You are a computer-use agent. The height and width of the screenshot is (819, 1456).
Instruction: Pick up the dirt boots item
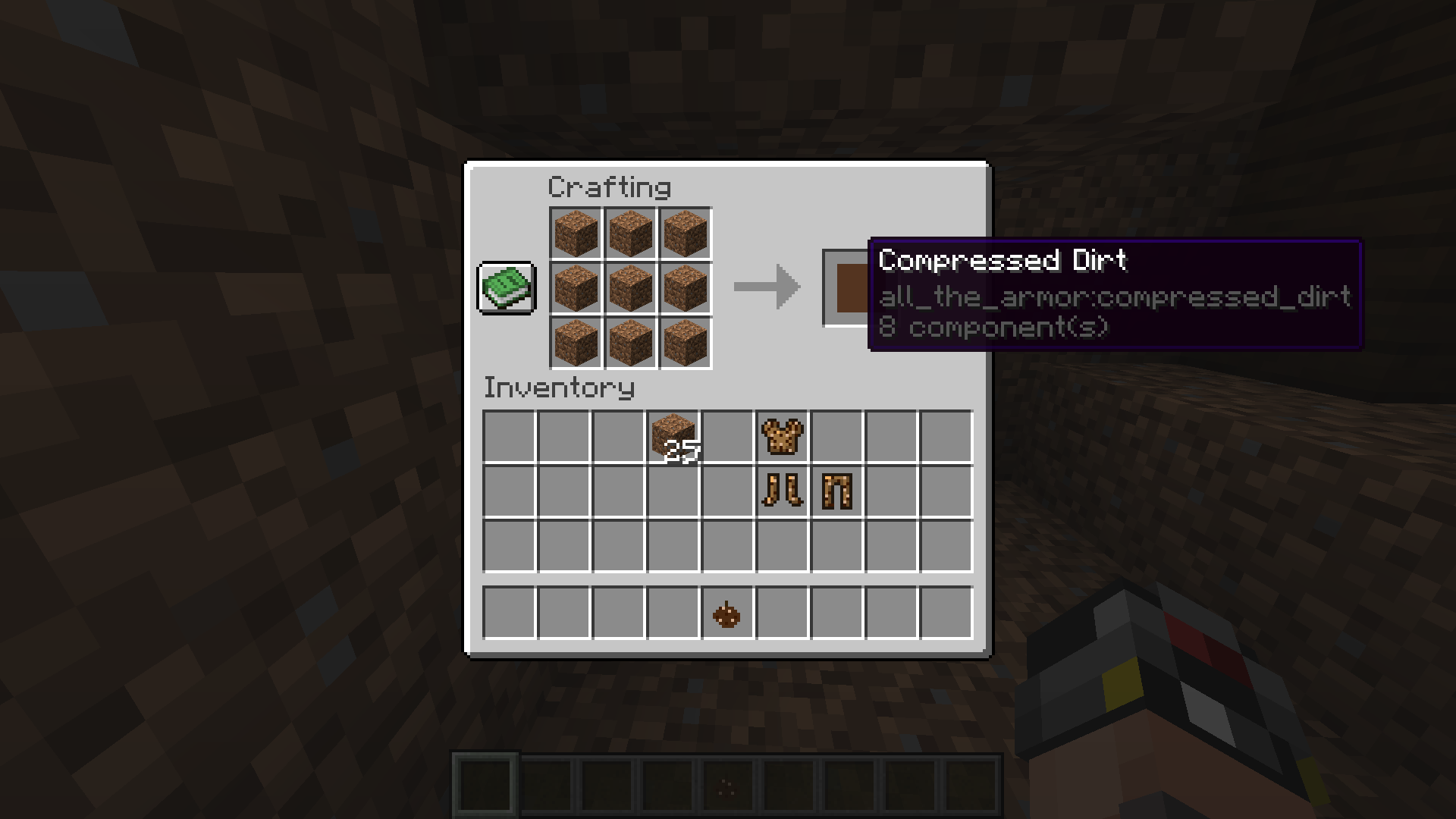[781, 491]
